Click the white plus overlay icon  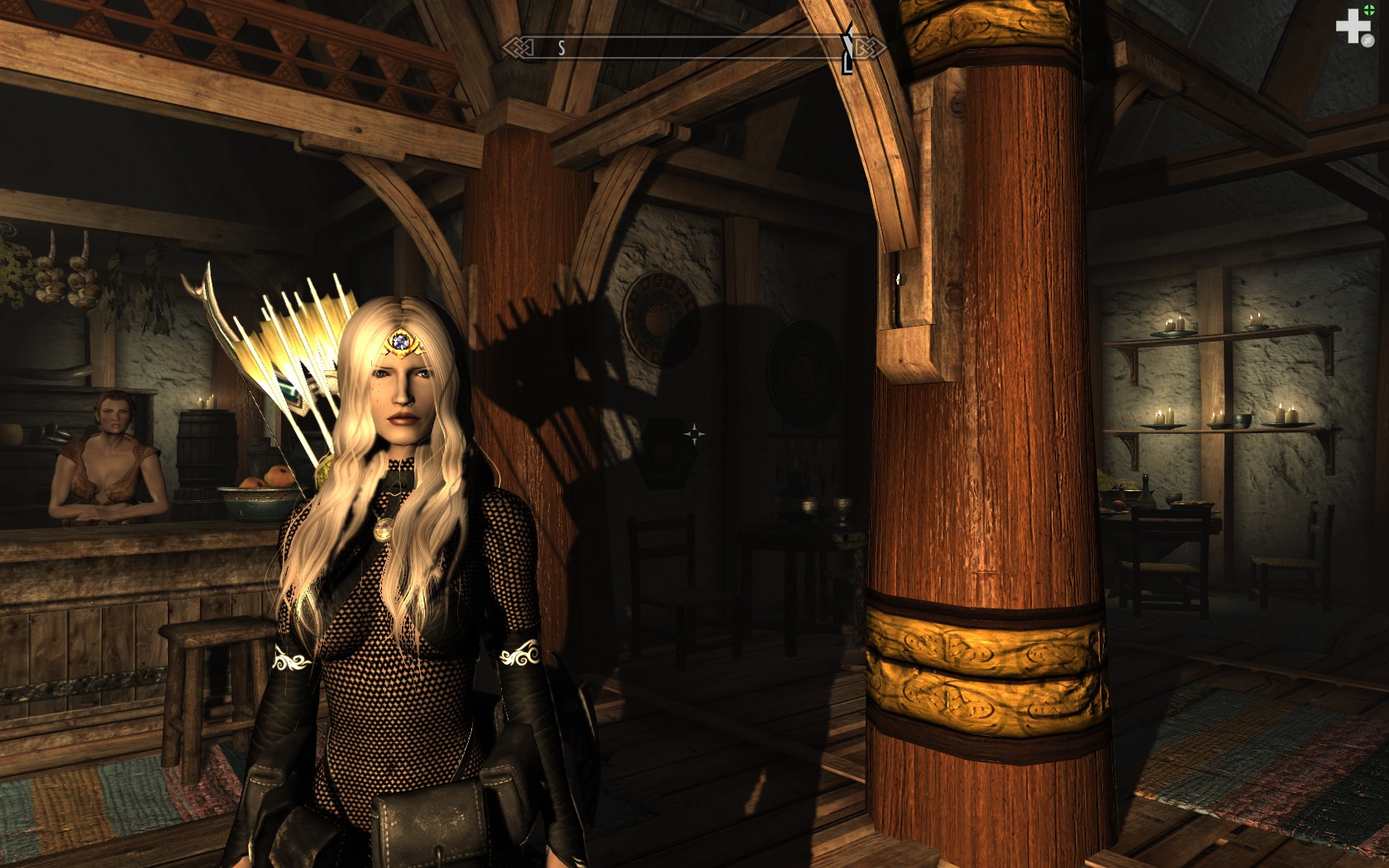click(x=1352, y=26)
